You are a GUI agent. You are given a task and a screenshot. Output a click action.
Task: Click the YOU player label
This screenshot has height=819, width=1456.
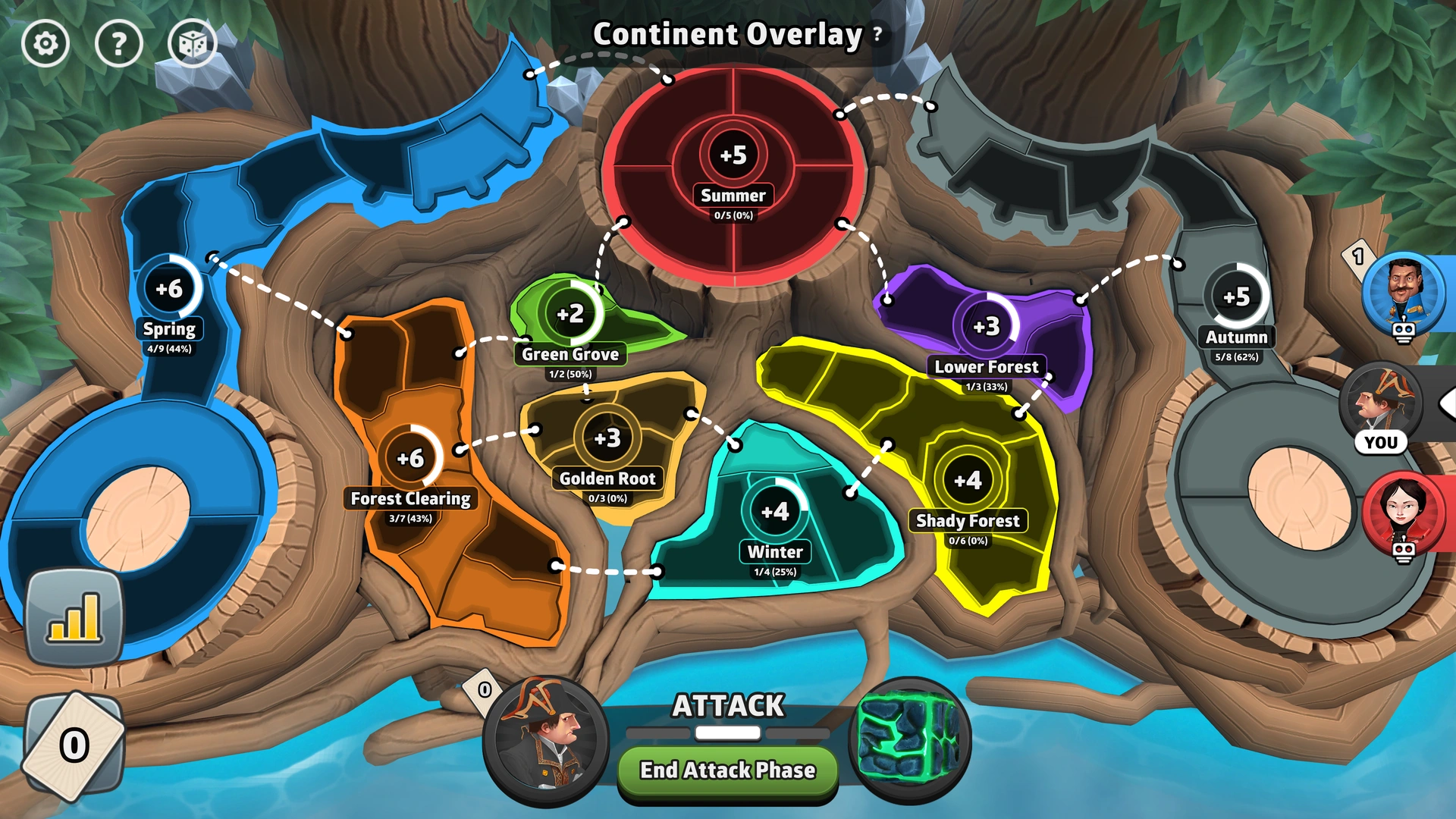tap(1382, 442)
